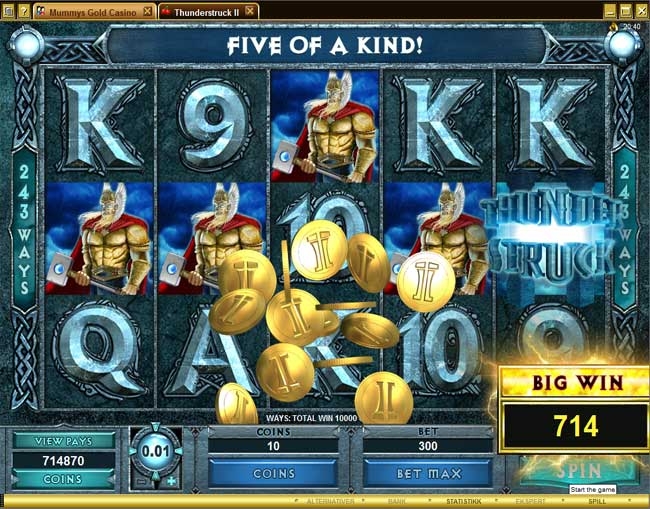Open the View Pays paytable
Image resolution: width=650 pixels, height=509 pixels.
[x=63, y=439]
